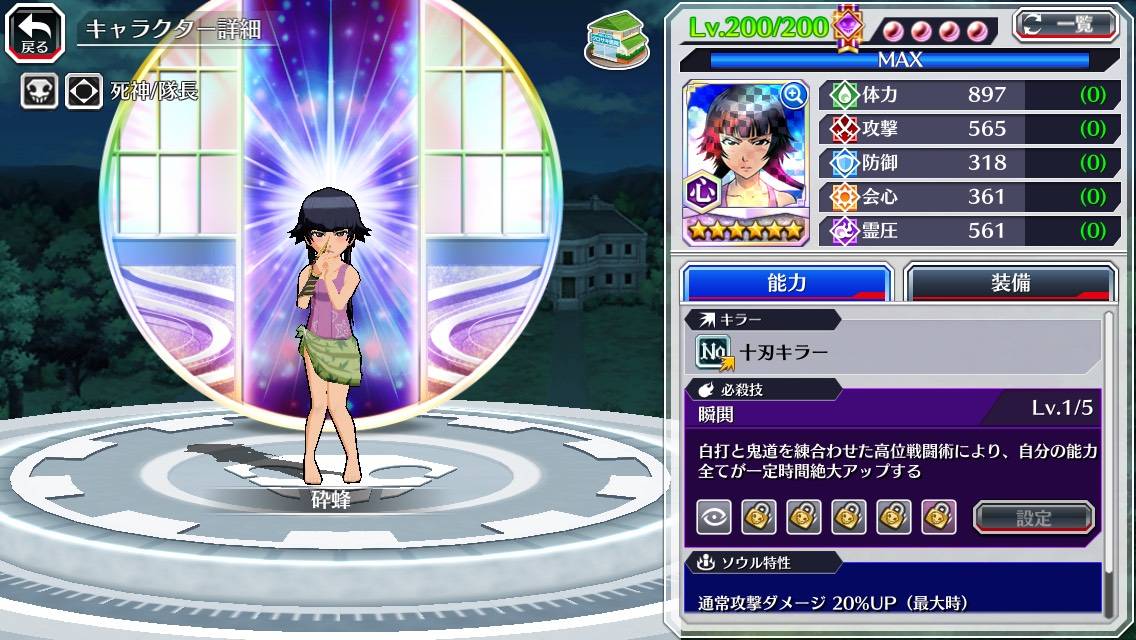Switch to the 能力 tab
The height and width of the screenshot is (640, 1136).
(x=786, y=283)
